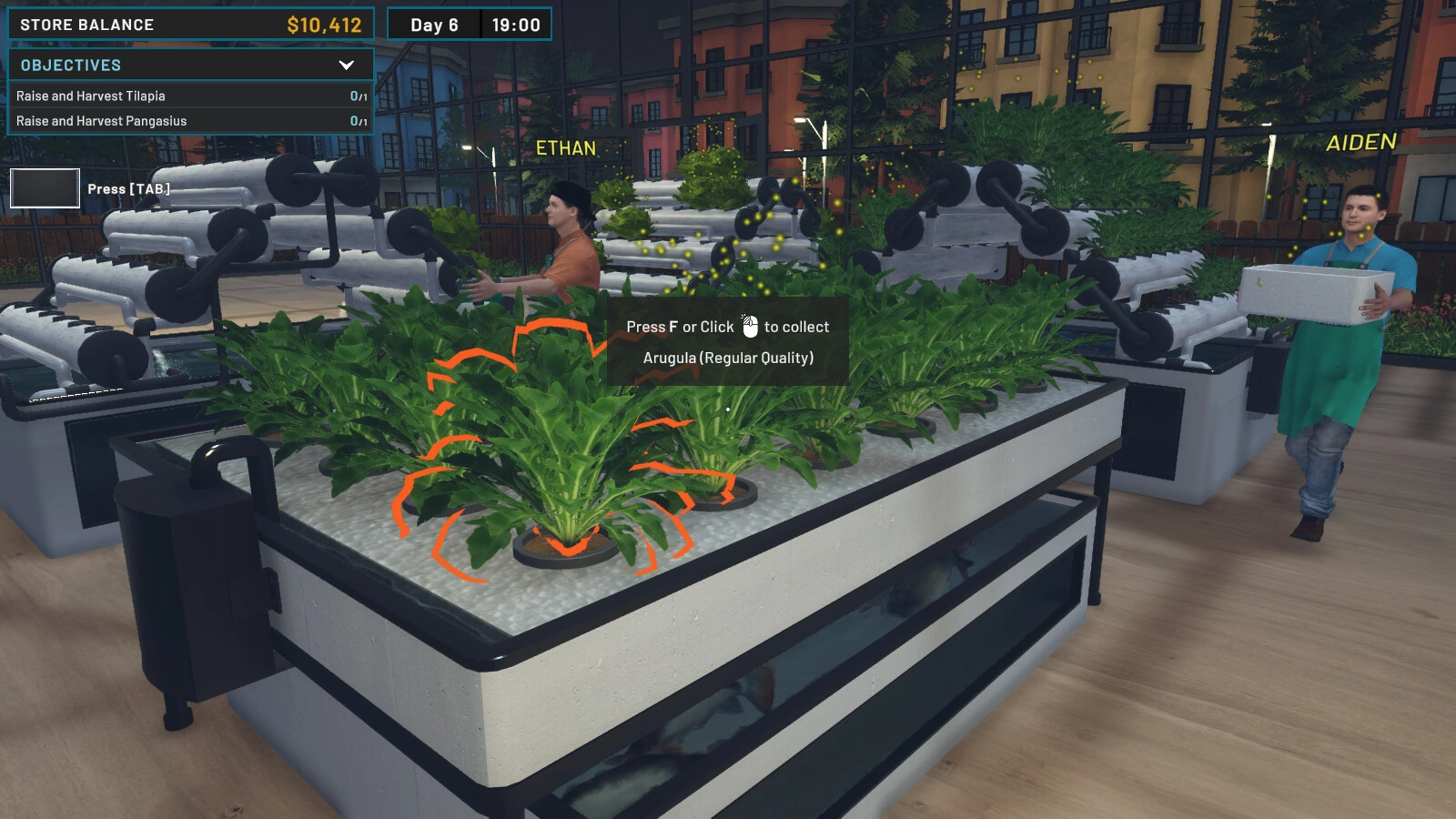Screen dimensions: 1456x819
Task: Toggle the collect prompt by clicking it
Action: tap(728, 341)
